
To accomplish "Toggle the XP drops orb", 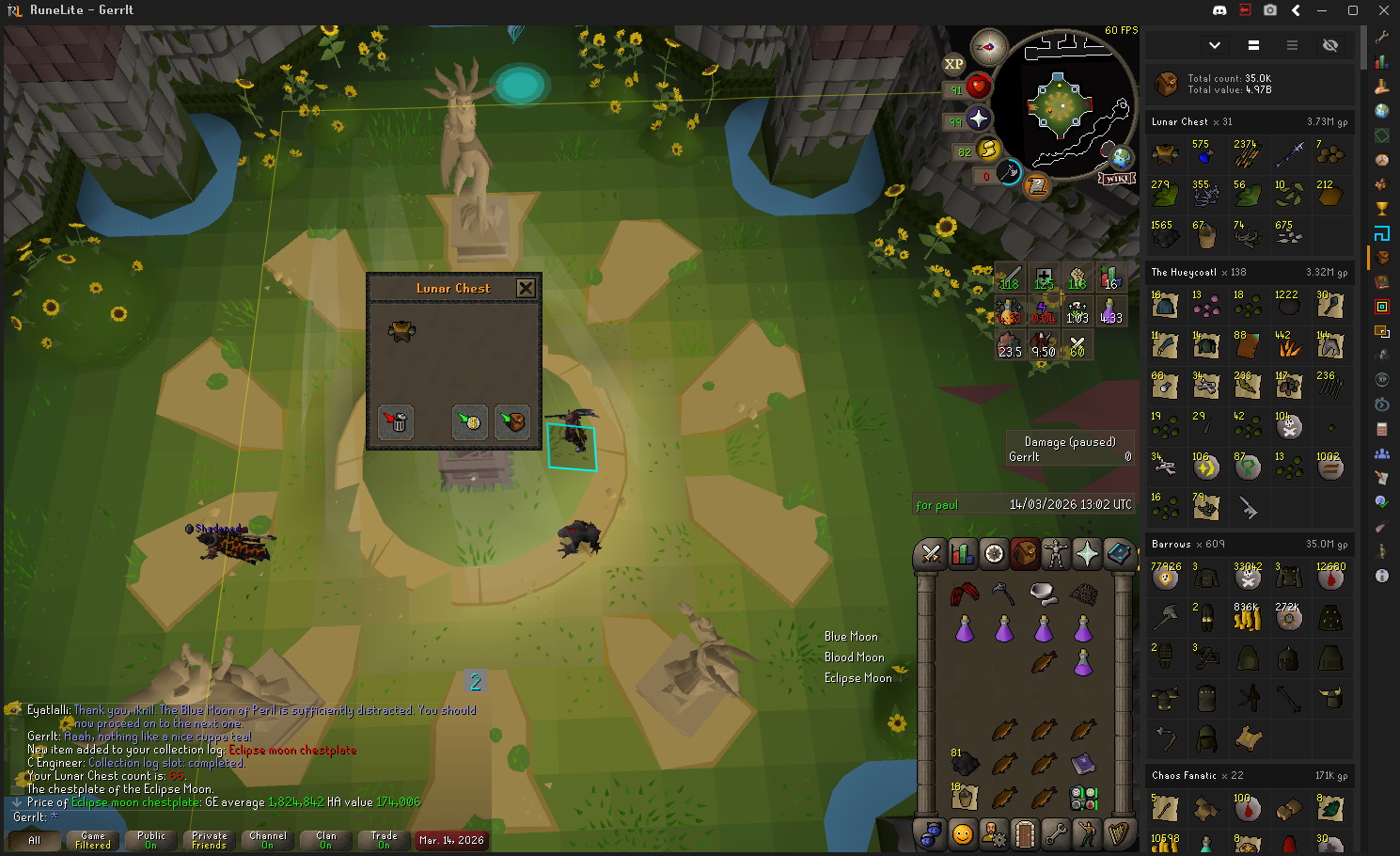I will click(953, 64).
